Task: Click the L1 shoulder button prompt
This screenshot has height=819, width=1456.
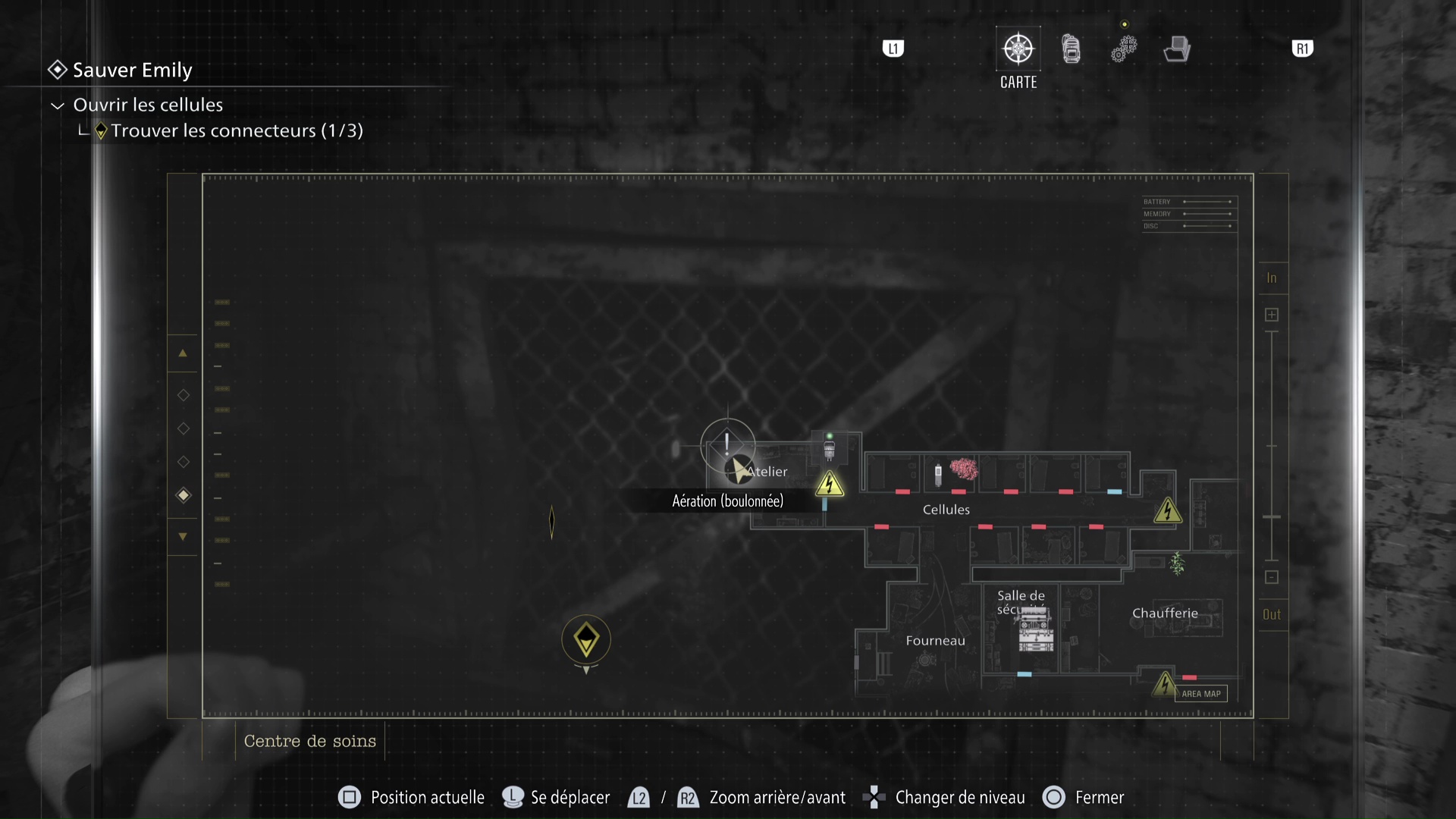Action: (x=894, y=48)
